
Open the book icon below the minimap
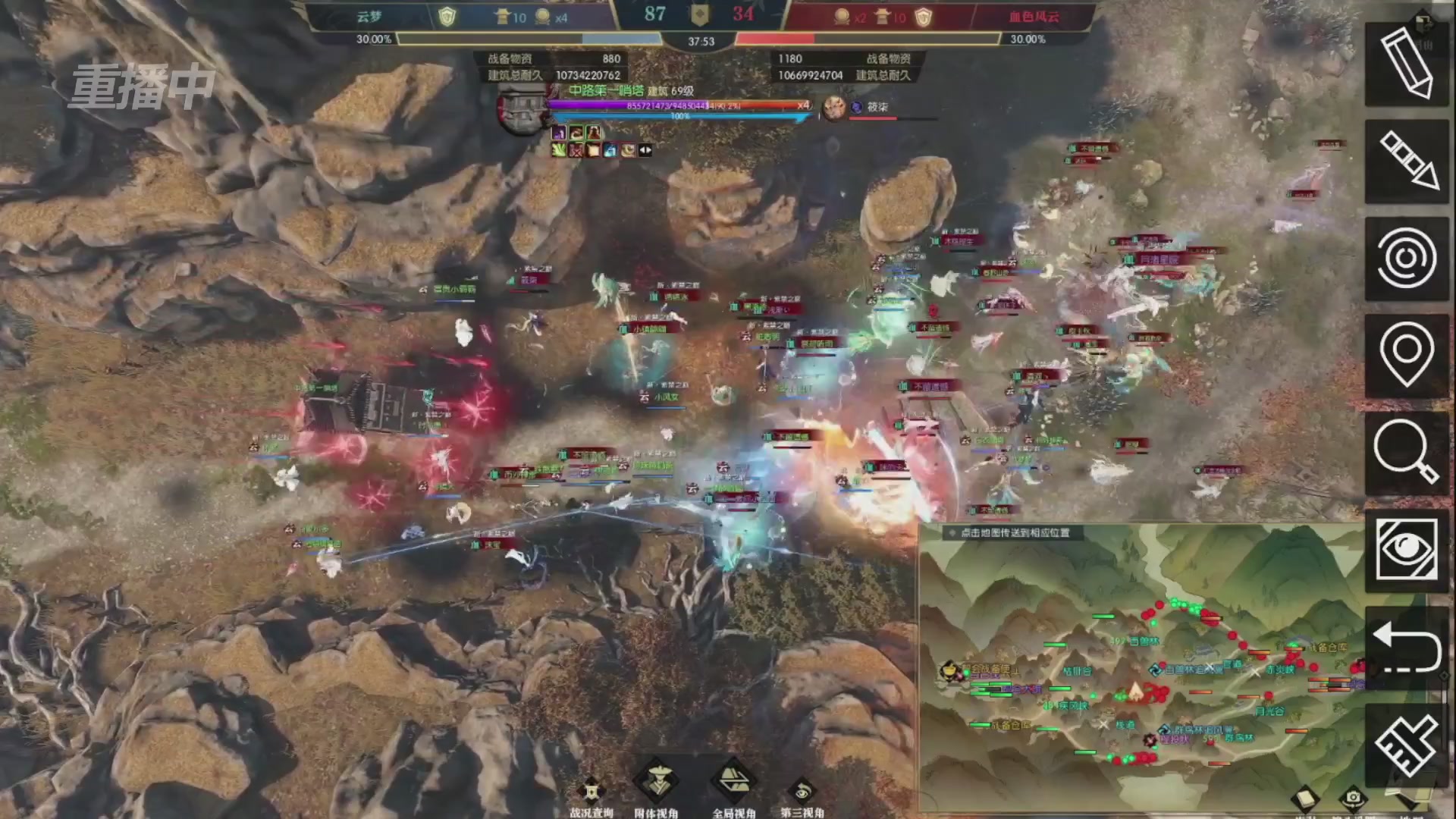click(x=1306, y=799)
